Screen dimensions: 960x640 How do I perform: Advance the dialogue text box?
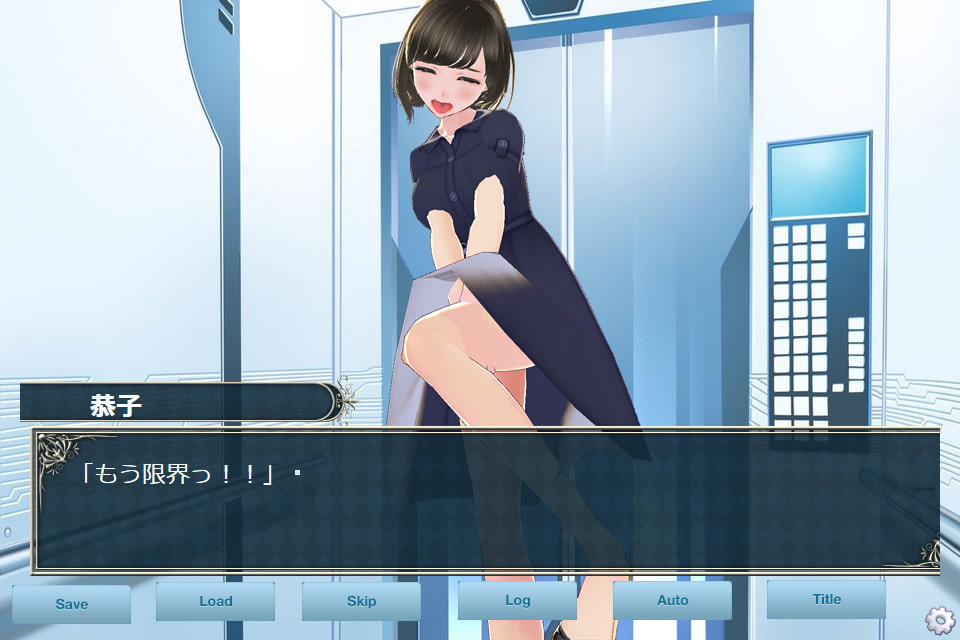486,501
